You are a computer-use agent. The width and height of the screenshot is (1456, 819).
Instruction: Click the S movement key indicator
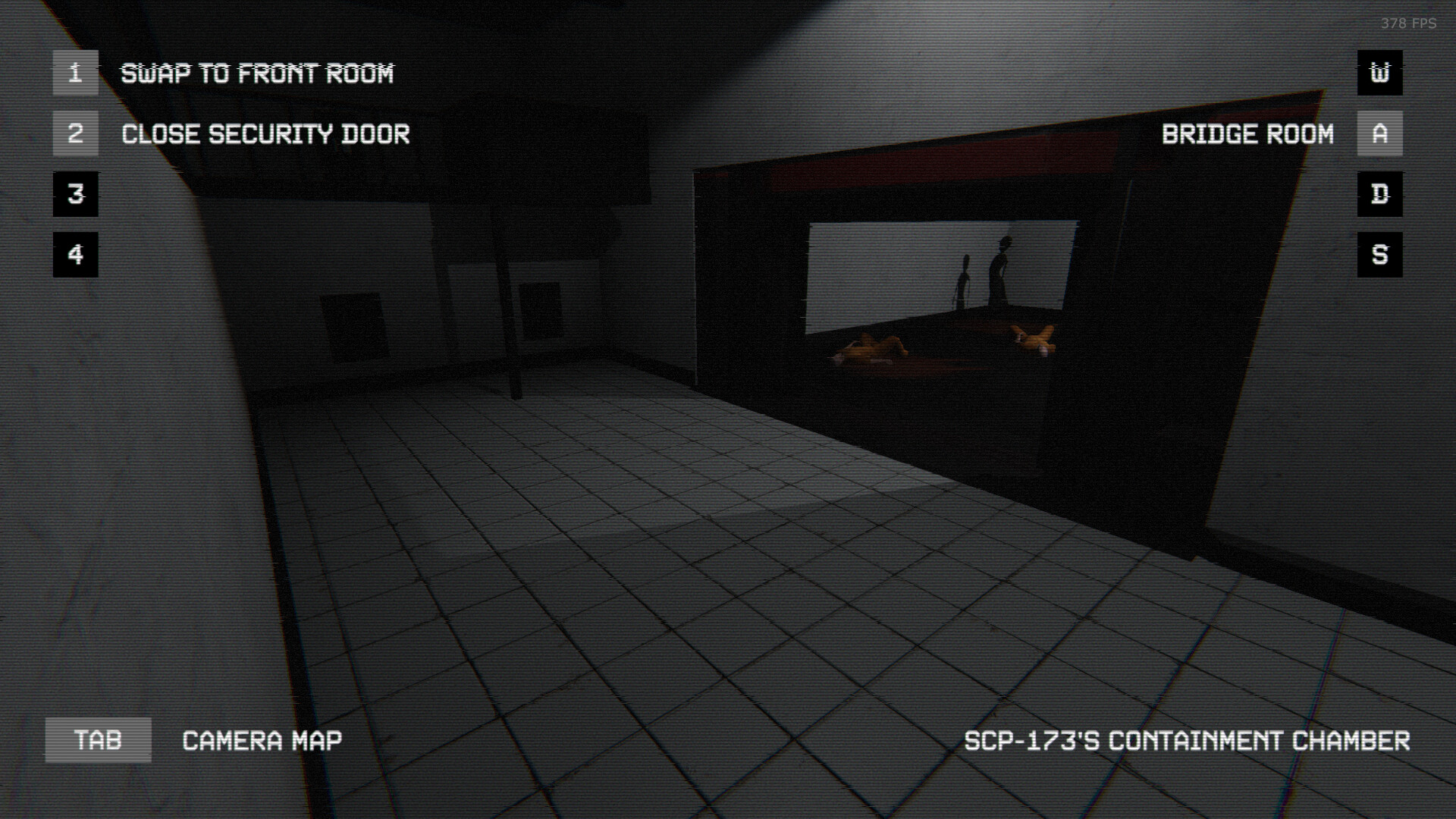click(1380, 255)
